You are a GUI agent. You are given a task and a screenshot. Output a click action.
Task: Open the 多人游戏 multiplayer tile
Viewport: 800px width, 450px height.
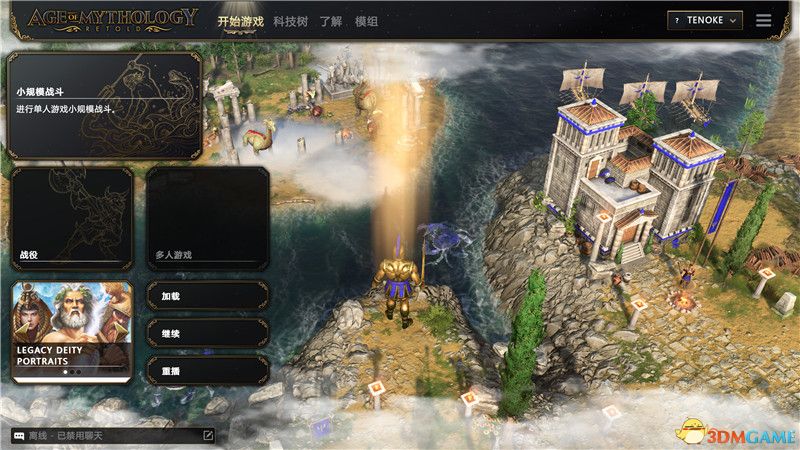click(x=208, y=218)
